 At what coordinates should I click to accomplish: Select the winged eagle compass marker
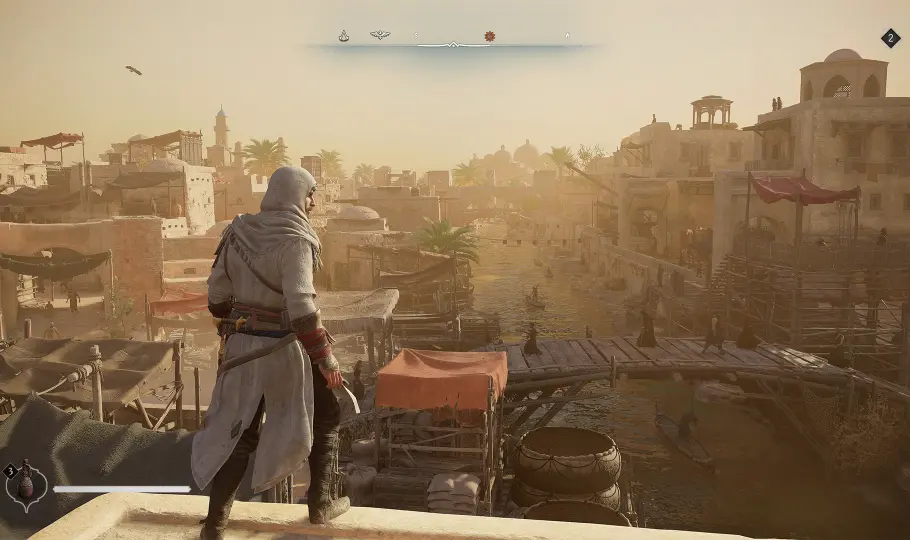tap(380, 35)
